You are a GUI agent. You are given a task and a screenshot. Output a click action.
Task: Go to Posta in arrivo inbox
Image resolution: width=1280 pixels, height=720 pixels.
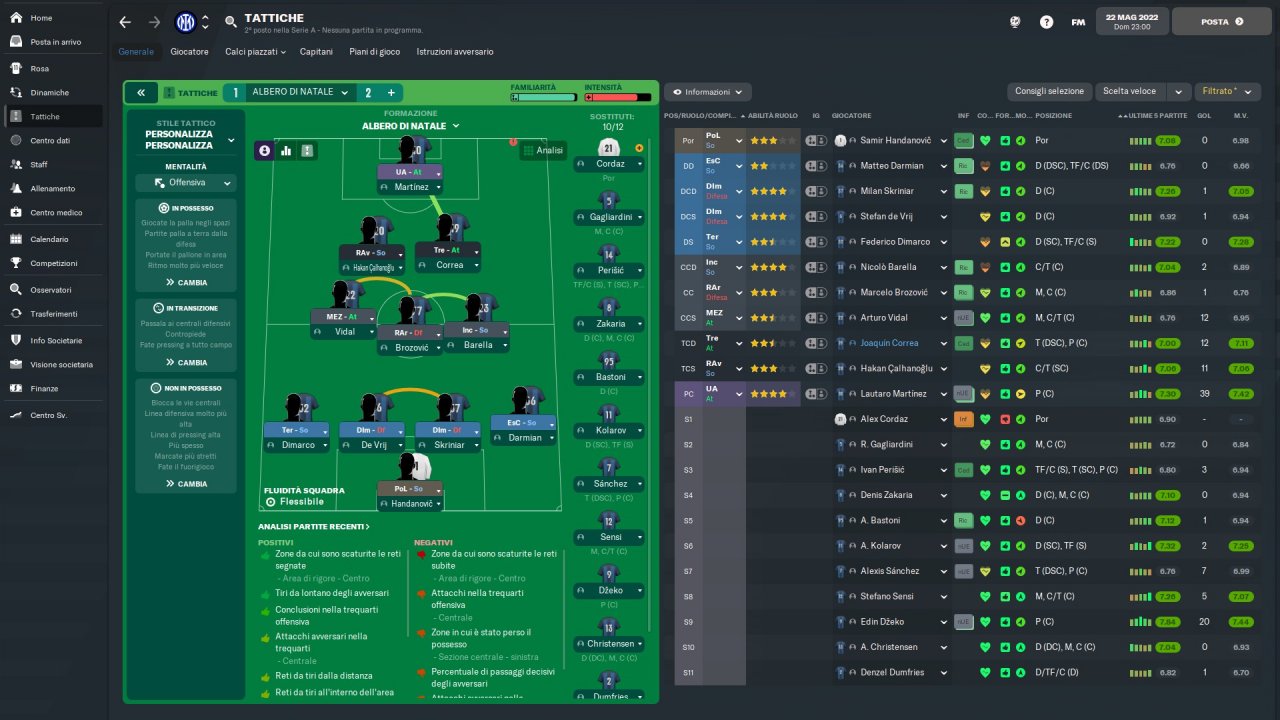point(55,42)
